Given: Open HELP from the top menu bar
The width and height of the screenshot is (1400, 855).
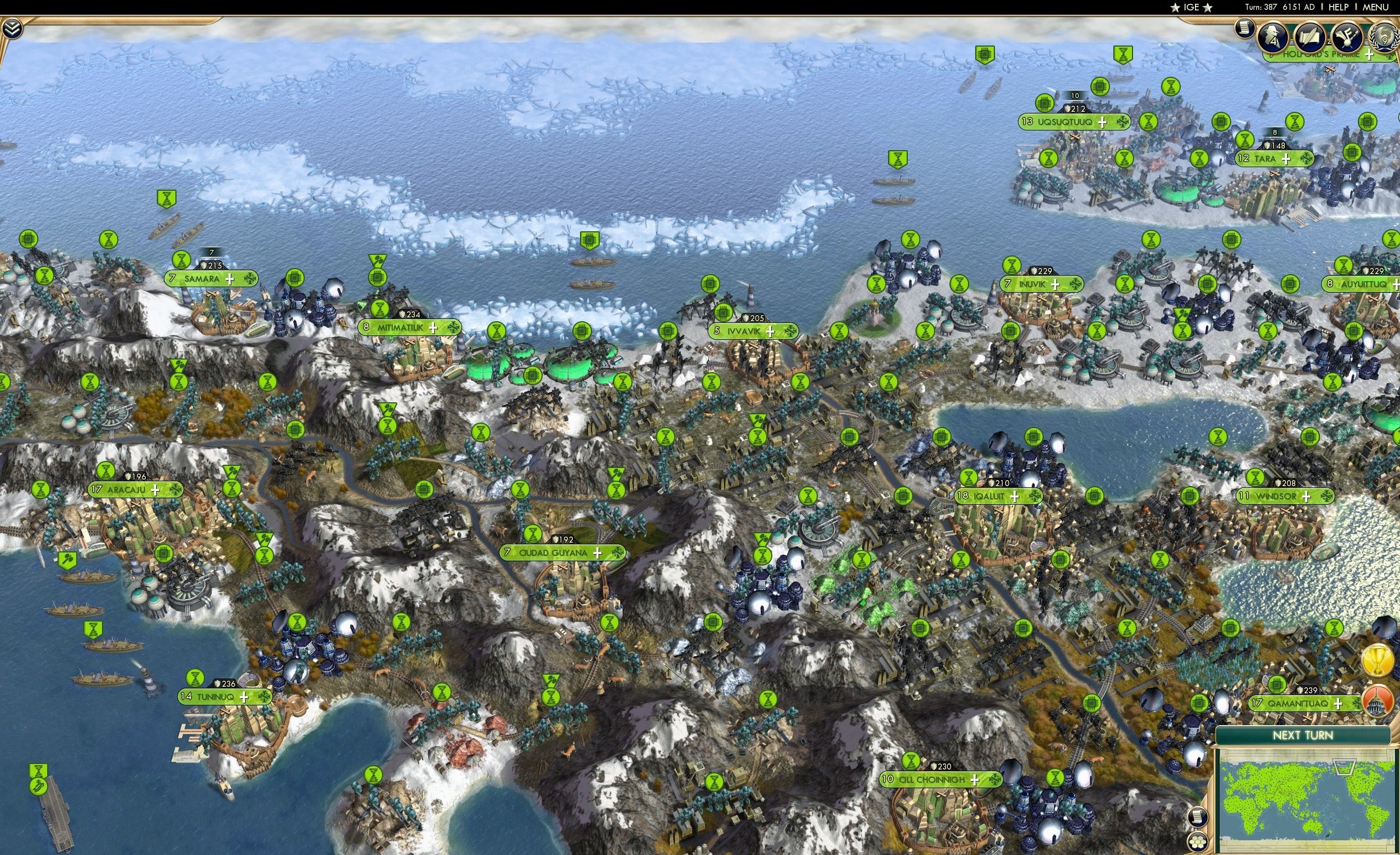Looking at the screenshot, I should pos(1338,7).
